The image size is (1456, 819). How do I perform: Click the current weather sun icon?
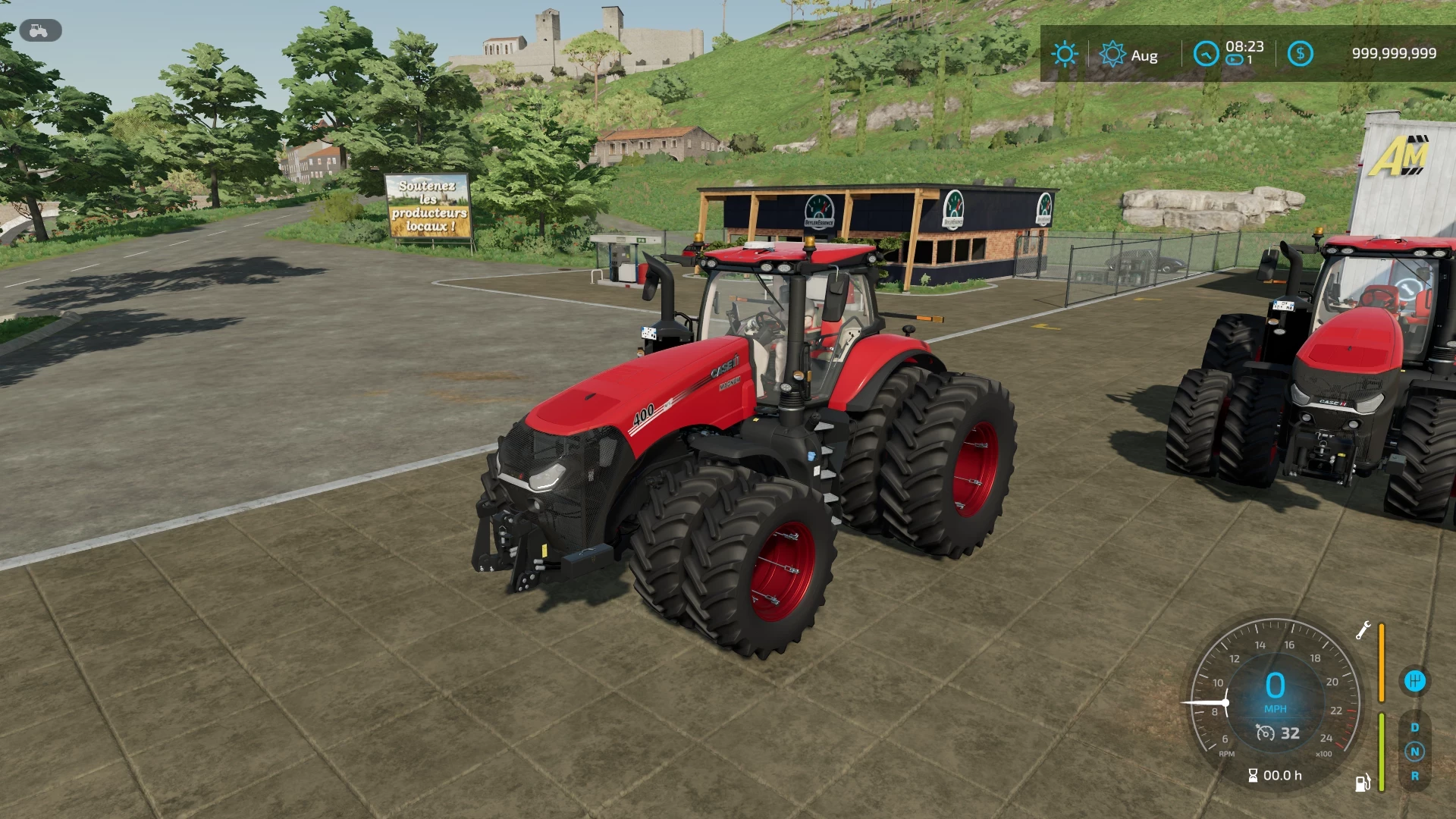pyautogui.click(x=1065, y=54)
